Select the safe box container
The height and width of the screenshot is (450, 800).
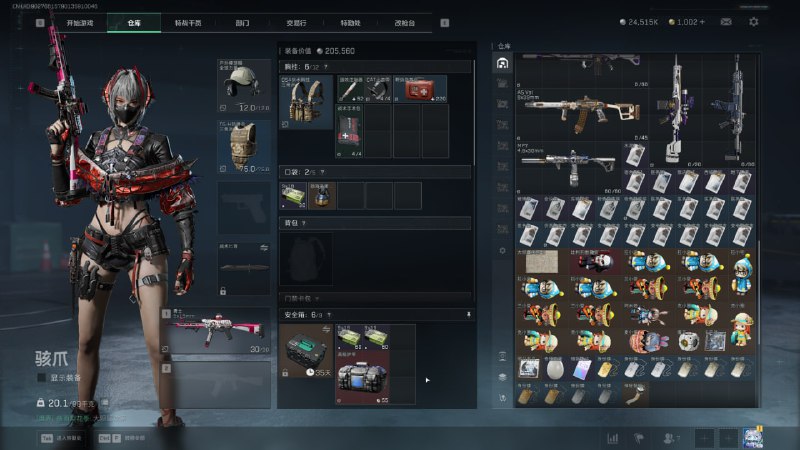(x=305, y=351)
